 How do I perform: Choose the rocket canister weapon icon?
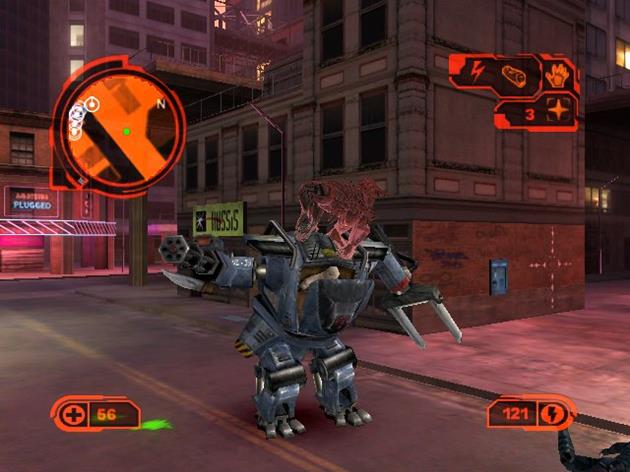pyautogui.click(x=515, y=77)
